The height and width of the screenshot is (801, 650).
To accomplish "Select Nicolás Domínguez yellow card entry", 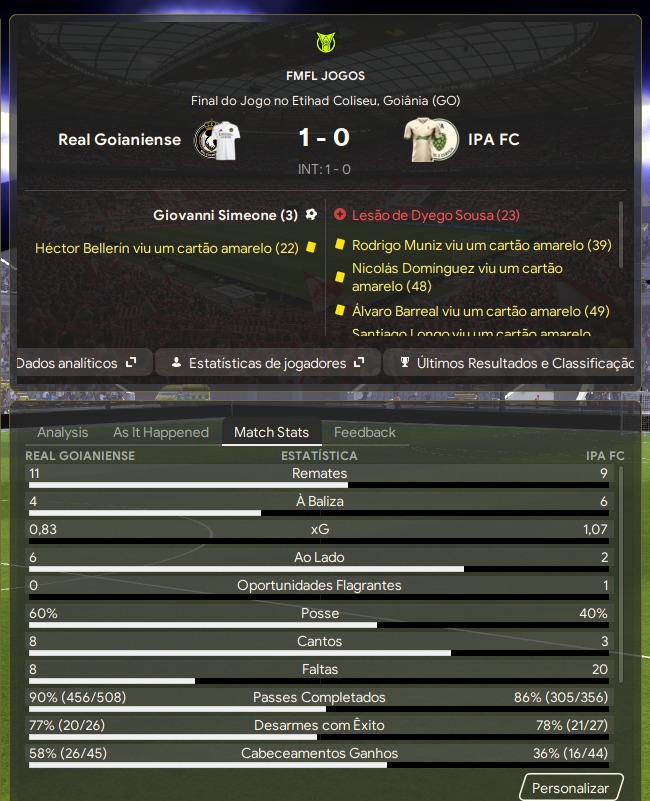I will point(457,277).
